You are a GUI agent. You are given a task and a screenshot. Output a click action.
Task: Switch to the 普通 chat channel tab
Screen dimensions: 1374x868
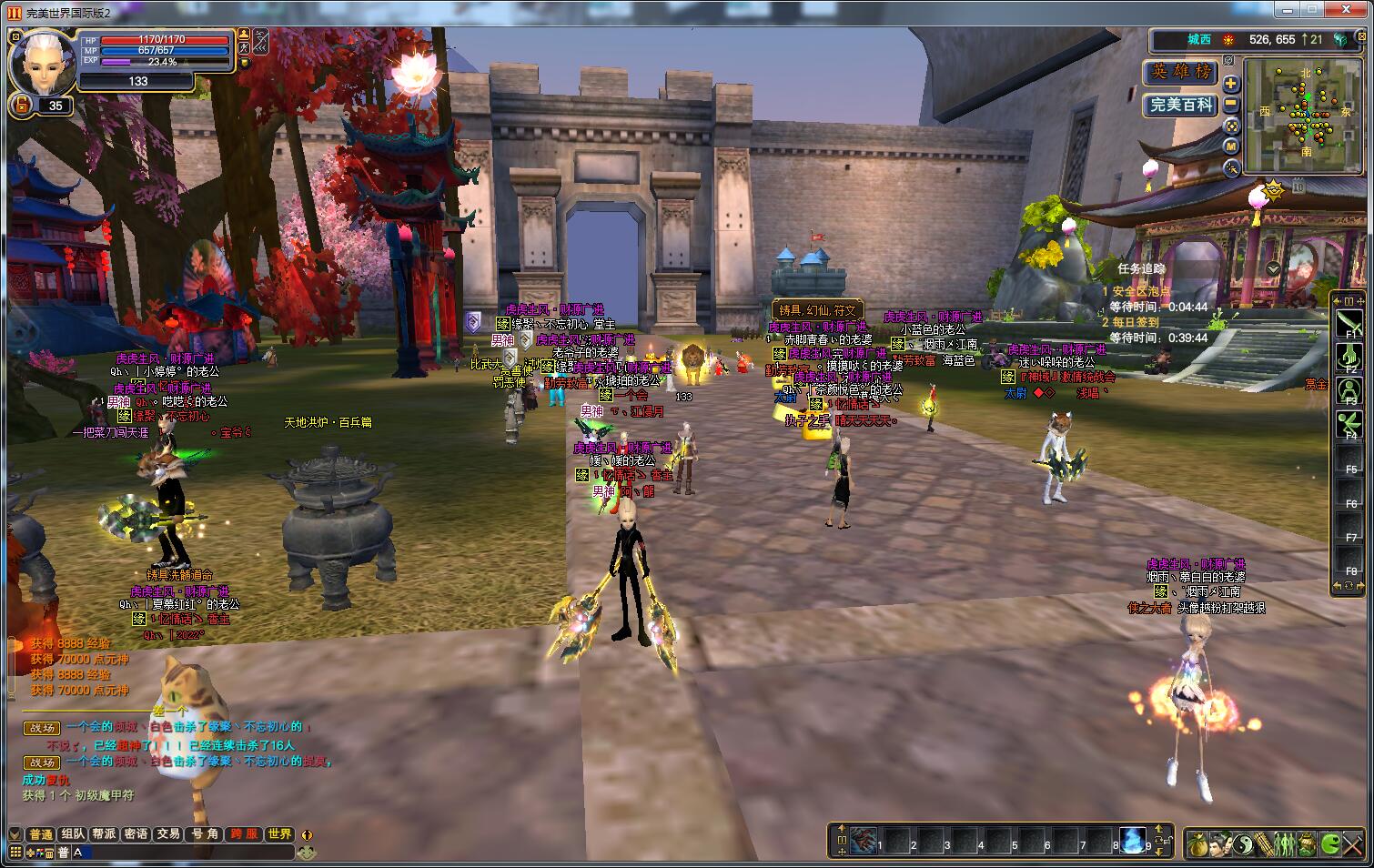(x=41, y=834)
